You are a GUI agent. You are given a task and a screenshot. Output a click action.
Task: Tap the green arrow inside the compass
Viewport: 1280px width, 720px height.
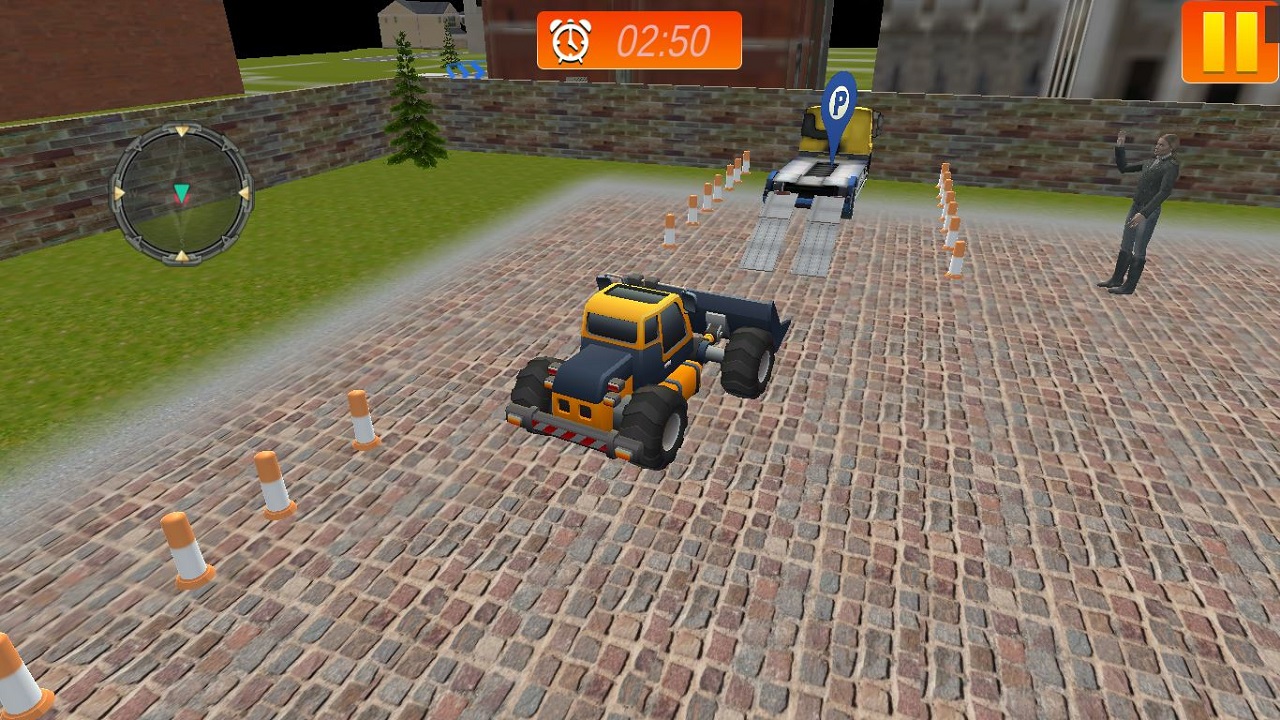(x=180, y=192)
